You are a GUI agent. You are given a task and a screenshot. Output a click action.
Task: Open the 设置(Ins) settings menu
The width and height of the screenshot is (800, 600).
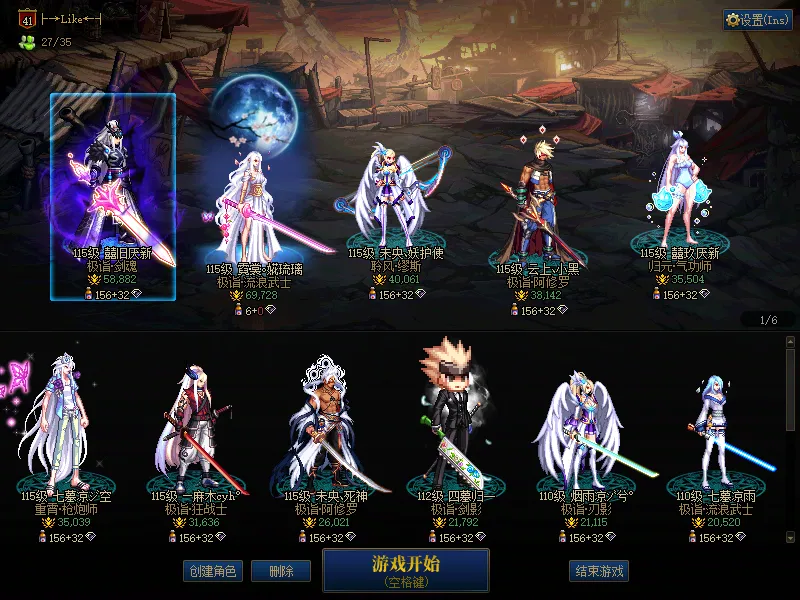(758, 20)
